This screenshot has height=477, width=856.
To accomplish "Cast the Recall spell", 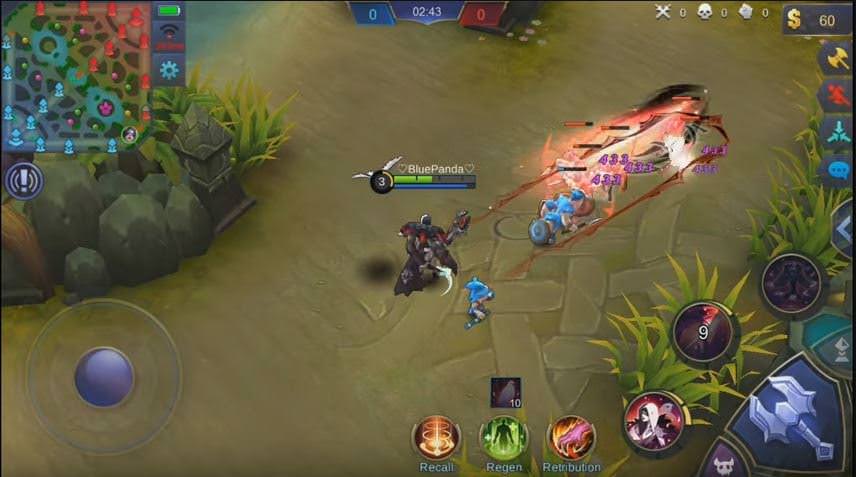I will (436, 437).
